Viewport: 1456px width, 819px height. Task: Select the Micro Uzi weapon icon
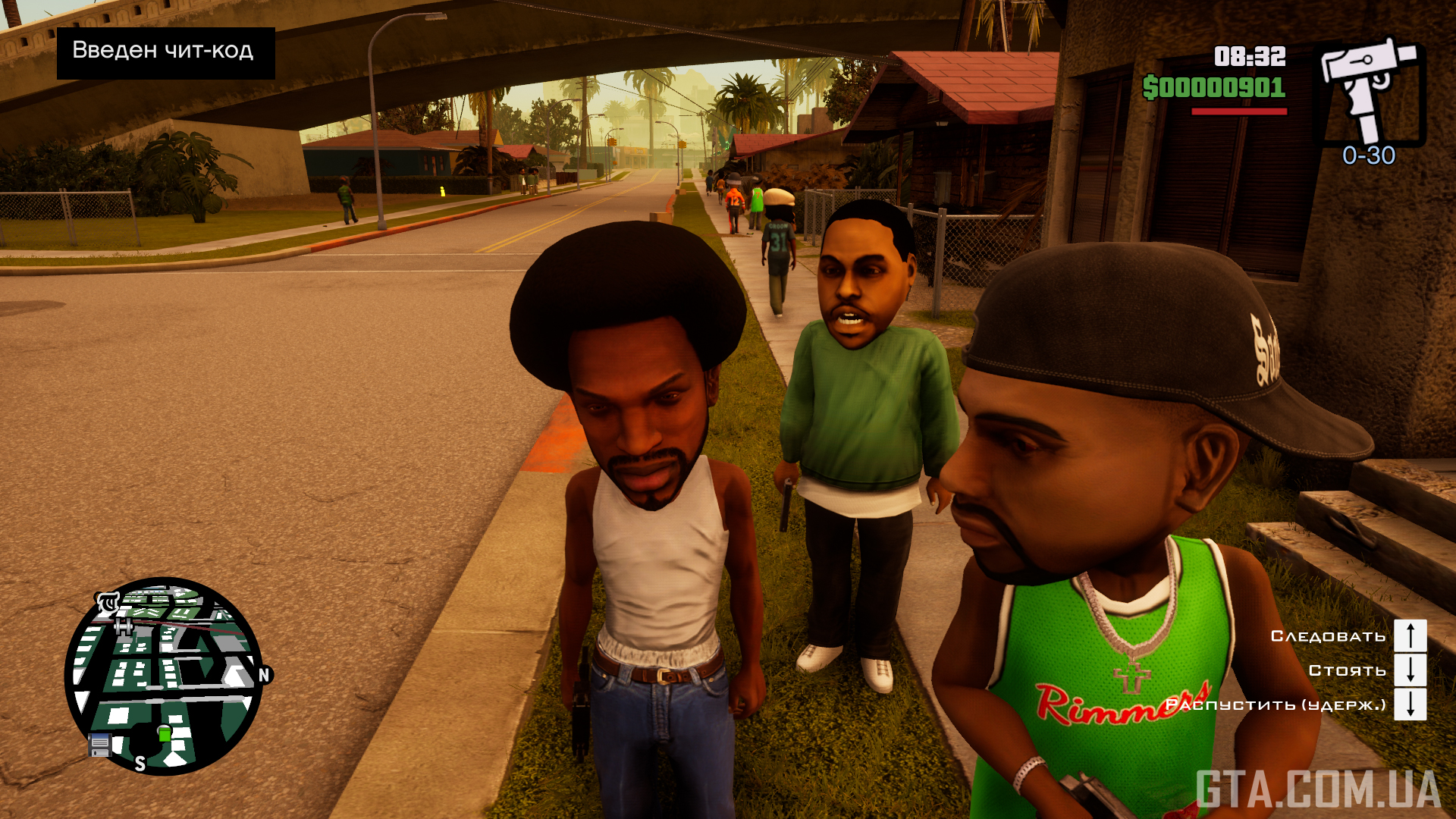tap(1370, 93)
